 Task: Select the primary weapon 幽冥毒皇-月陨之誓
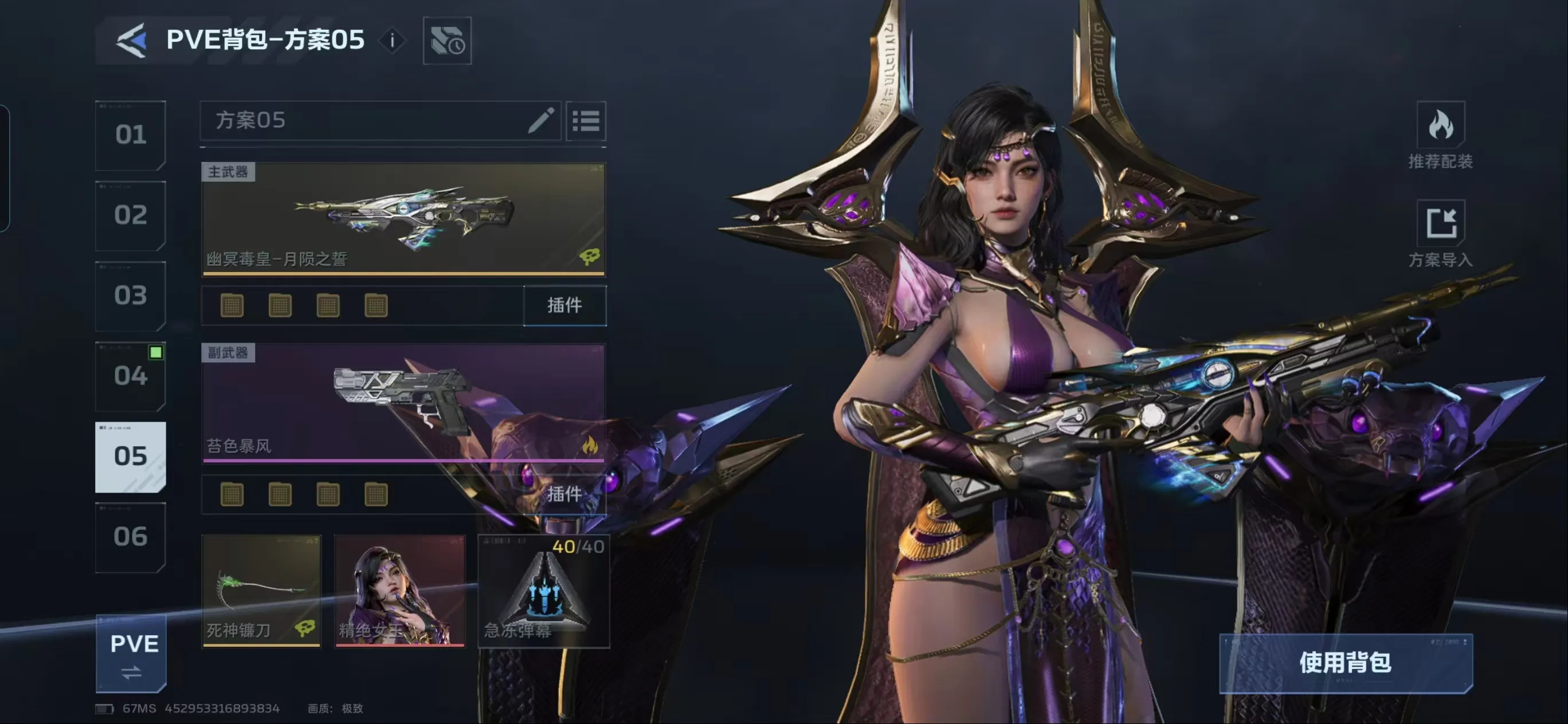click(x=403, y=219)
